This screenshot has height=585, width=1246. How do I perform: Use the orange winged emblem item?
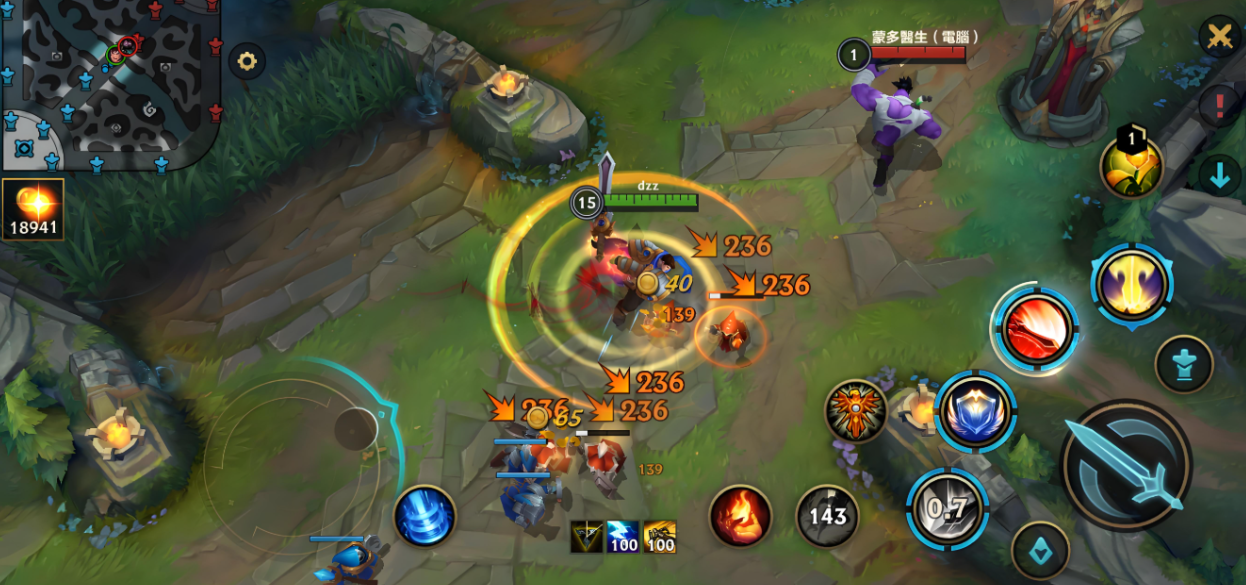pyautogui.click(x=857, y=411)
